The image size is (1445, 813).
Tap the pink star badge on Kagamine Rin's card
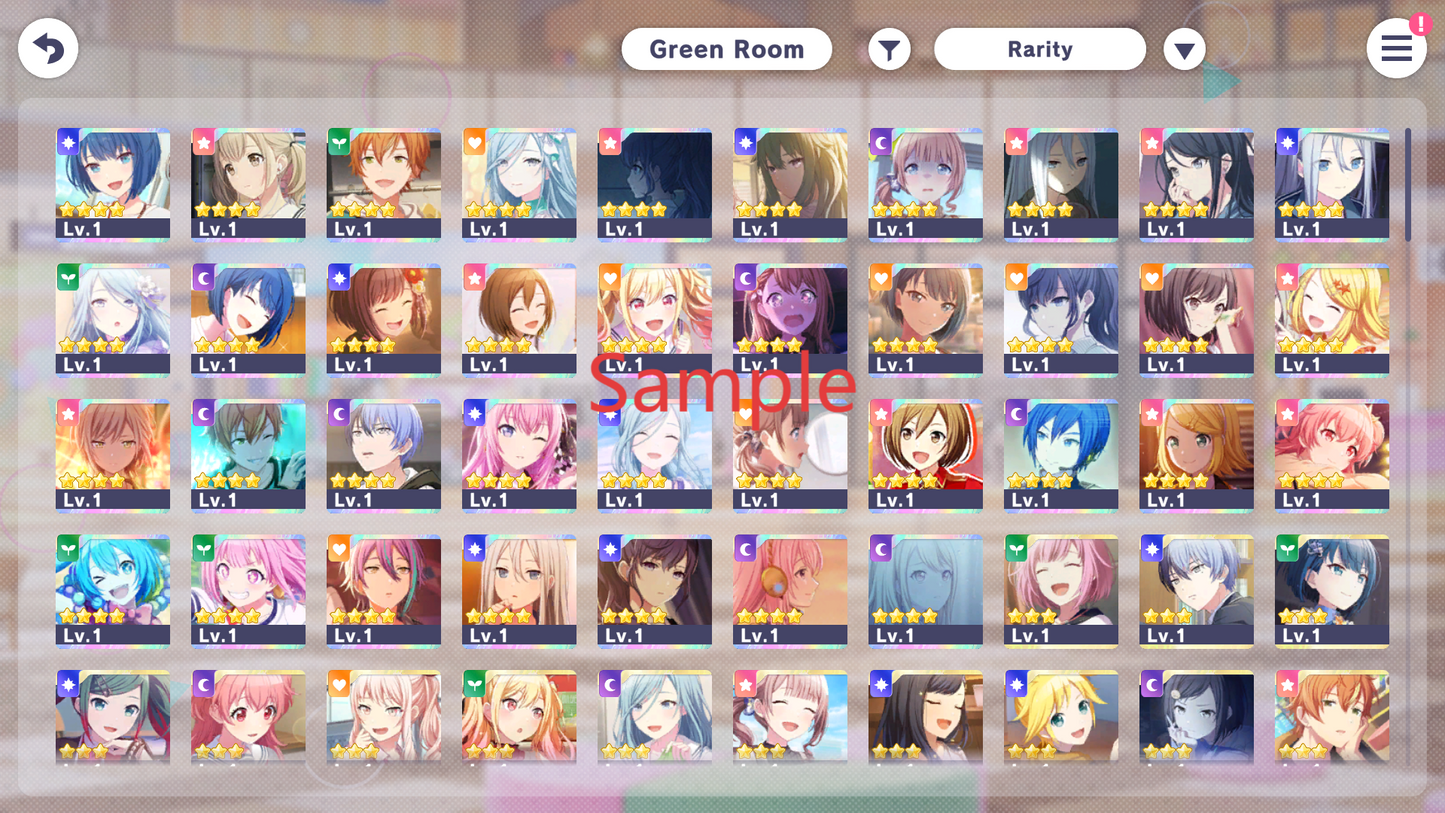(x=1152, y=412)
